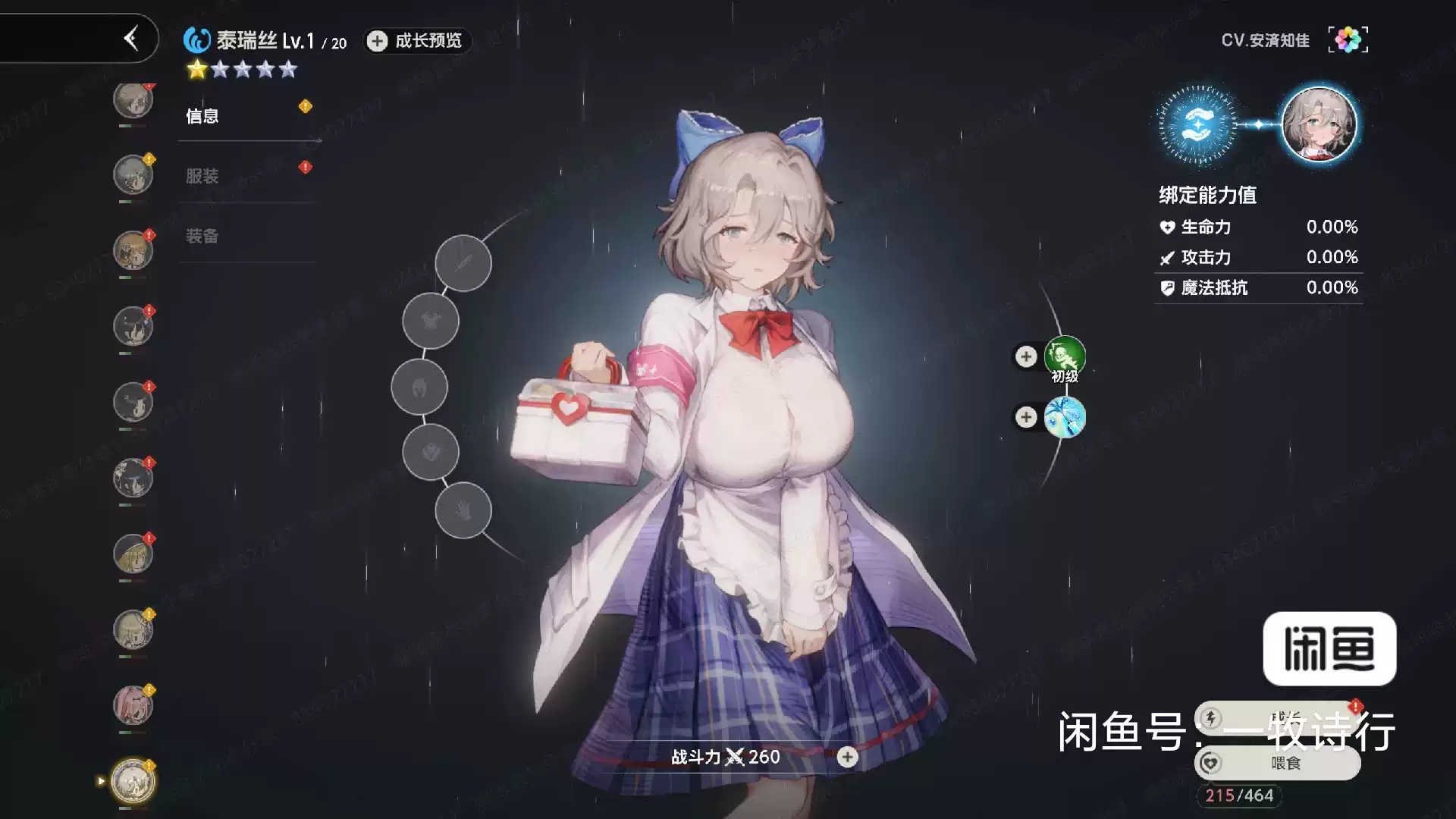Click the helmet equipment slot

[419, 387]
